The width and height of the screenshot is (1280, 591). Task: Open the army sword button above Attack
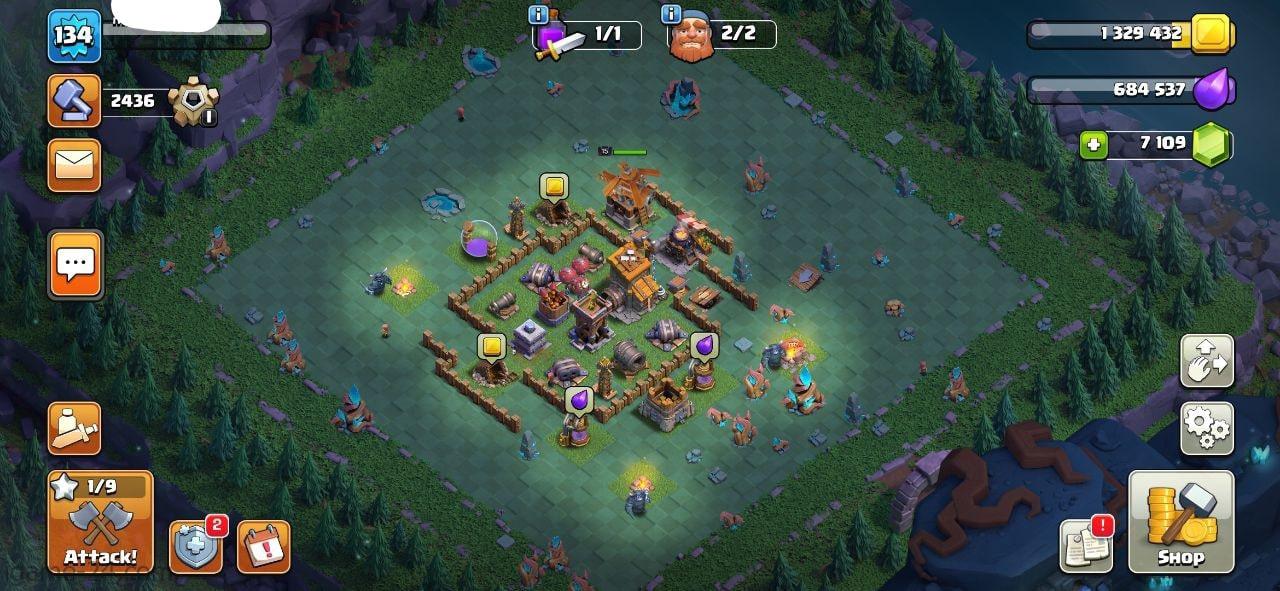point(74,428)
